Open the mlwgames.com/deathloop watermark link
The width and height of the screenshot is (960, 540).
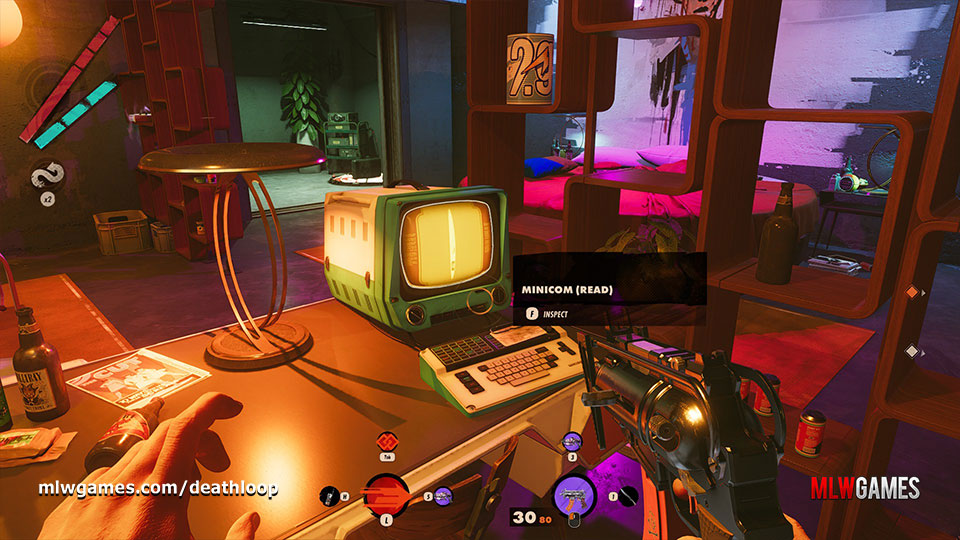158,489
